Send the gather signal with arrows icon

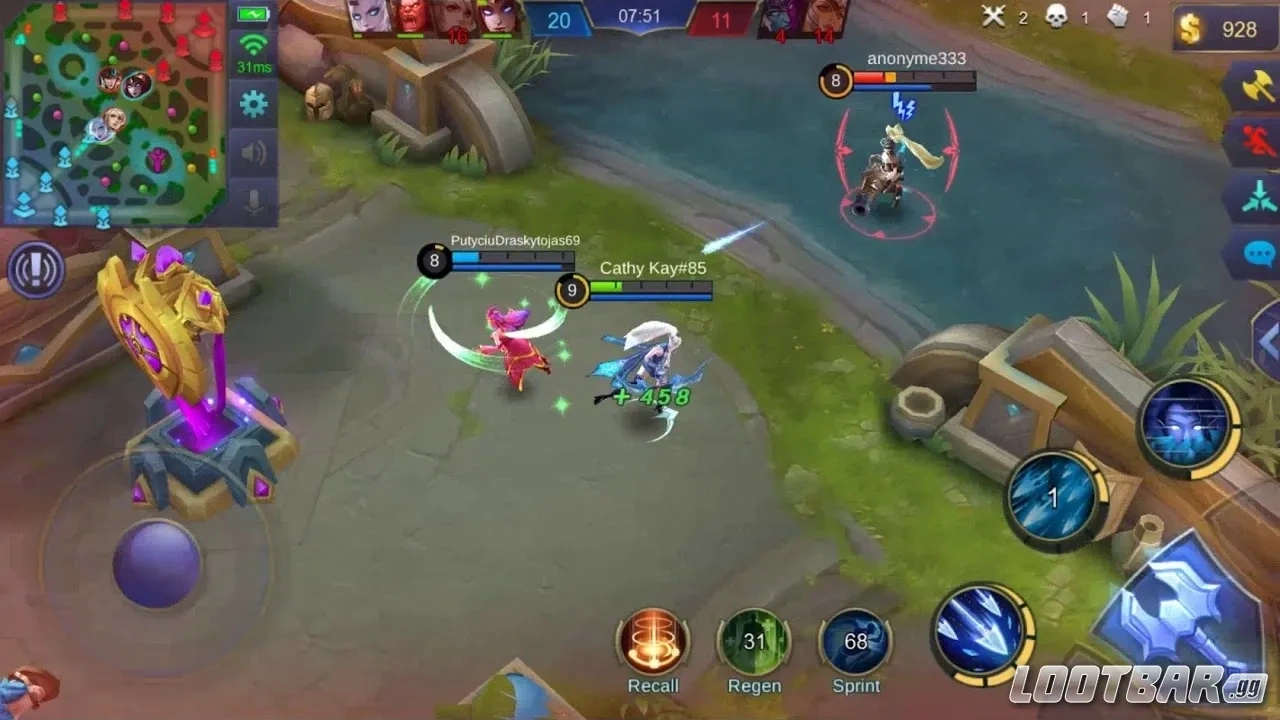tap(1252, 196)
